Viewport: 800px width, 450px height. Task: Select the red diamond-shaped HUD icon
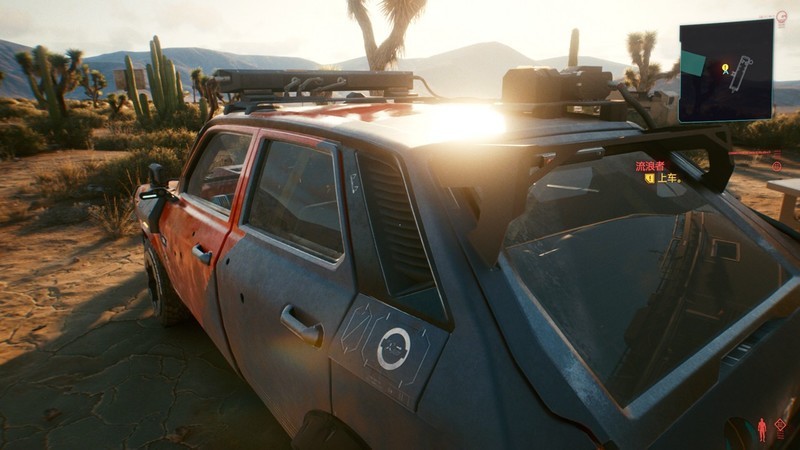[x=780, y=426]
